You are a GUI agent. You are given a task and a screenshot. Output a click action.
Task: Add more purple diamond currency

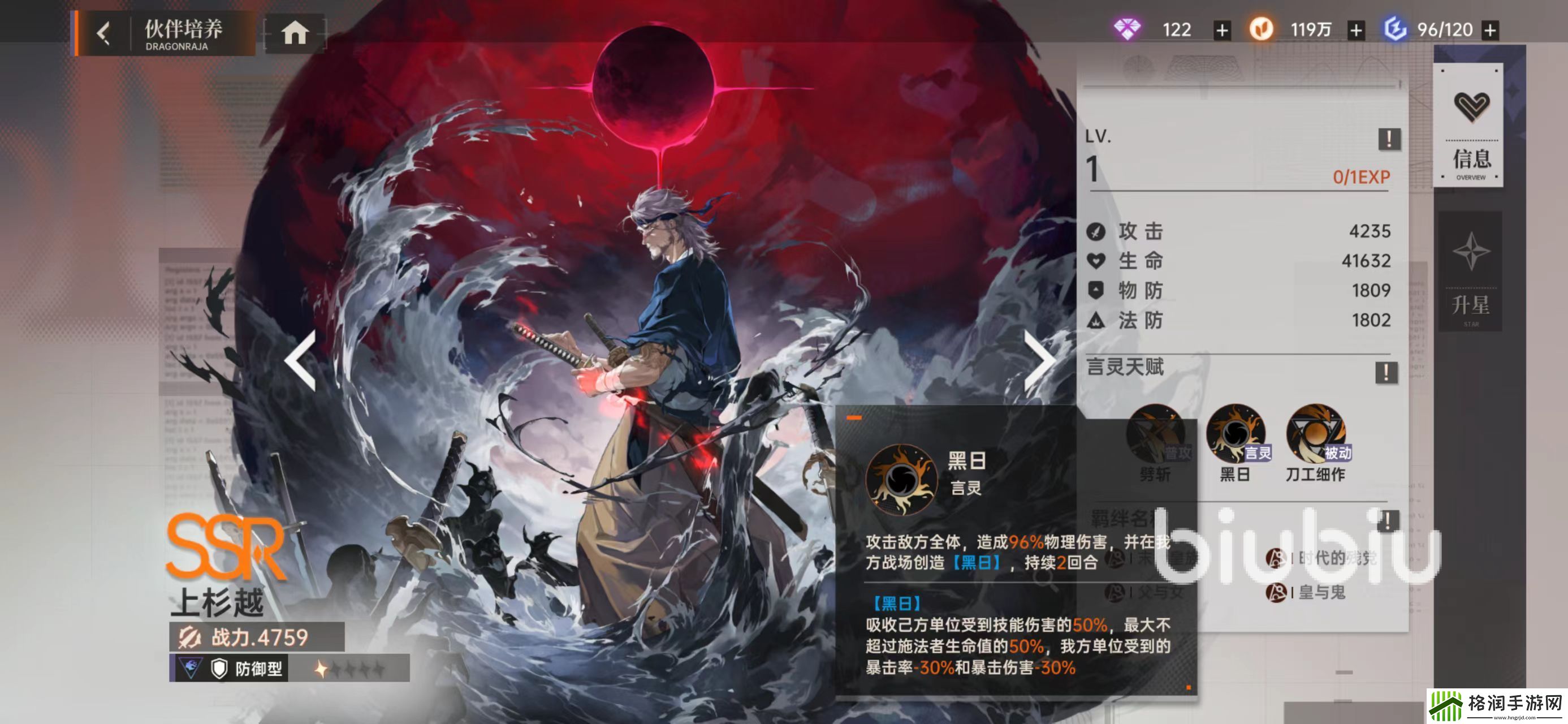click(1221, 30)
